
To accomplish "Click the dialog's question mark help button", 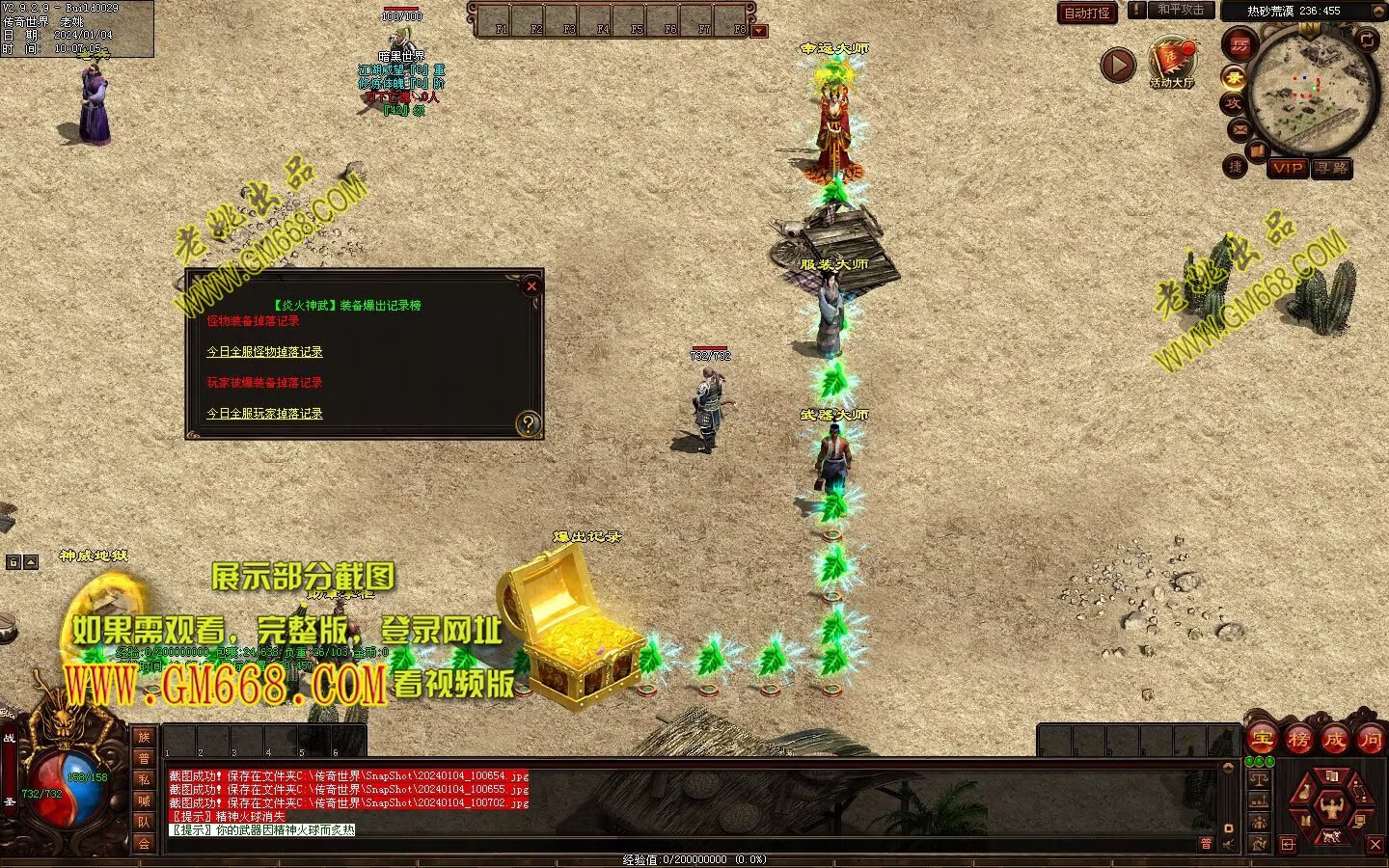I will 528,423.
